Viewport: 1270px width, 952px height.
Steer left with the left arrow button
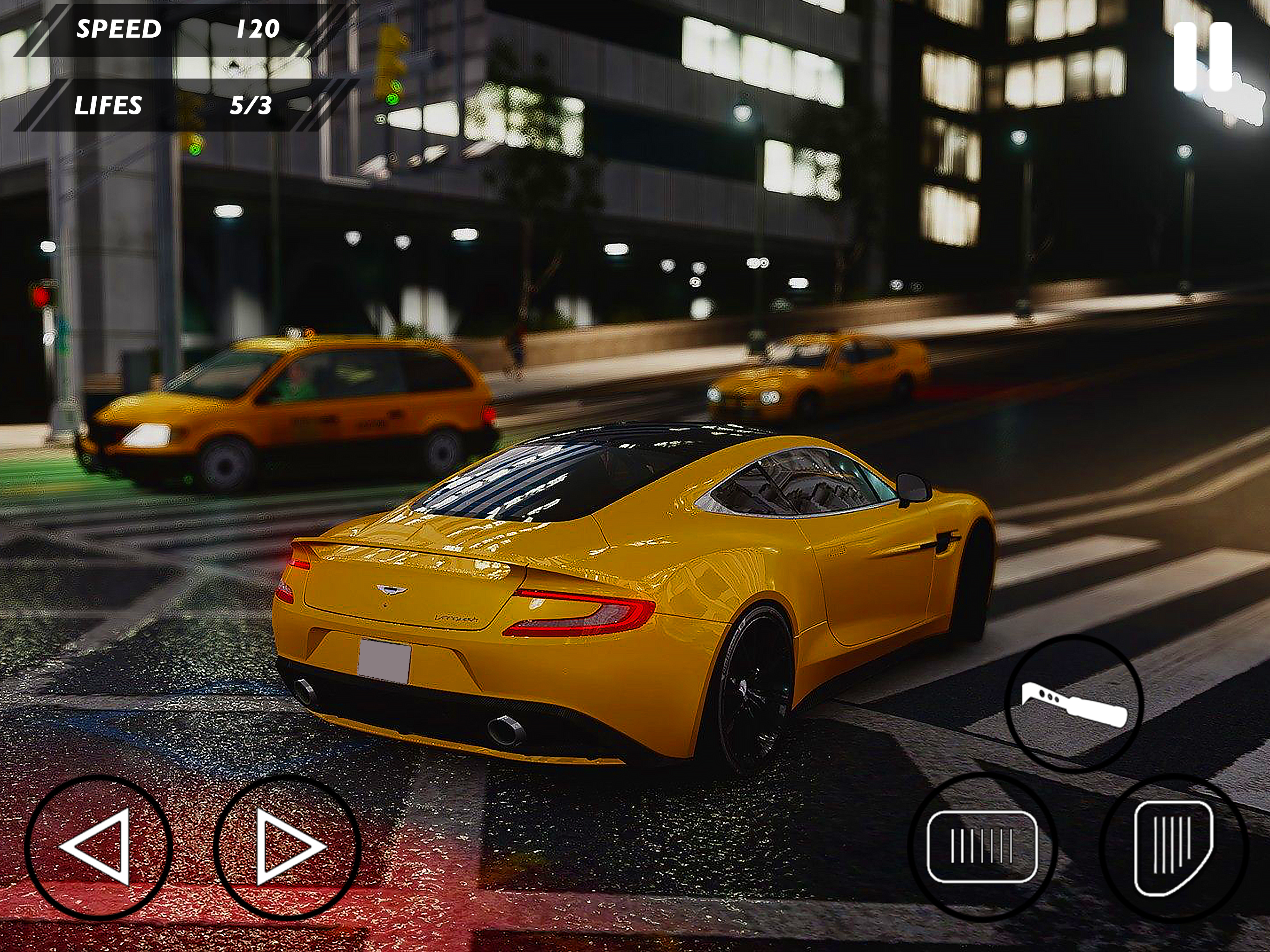[x=98, y=847]
